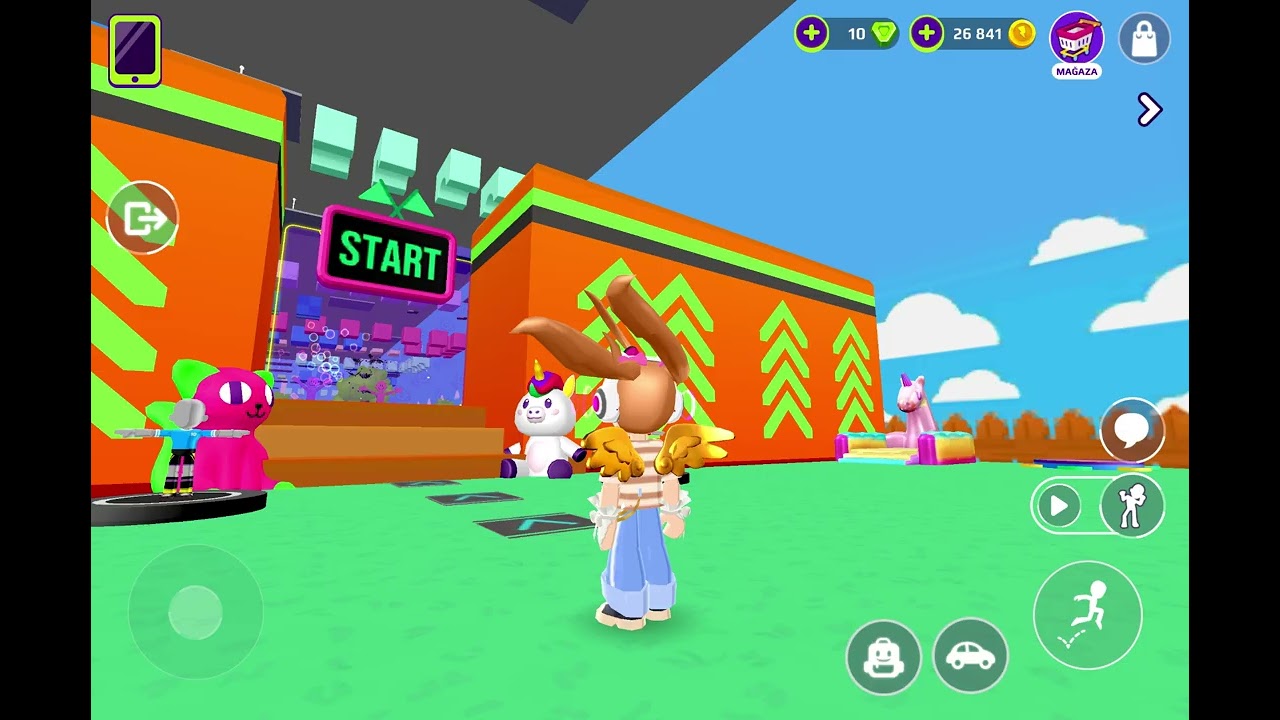1280x720 pixels.
Task: Open the shopping bag icon
Action: pyautogui.click(x=1144, y=39)
